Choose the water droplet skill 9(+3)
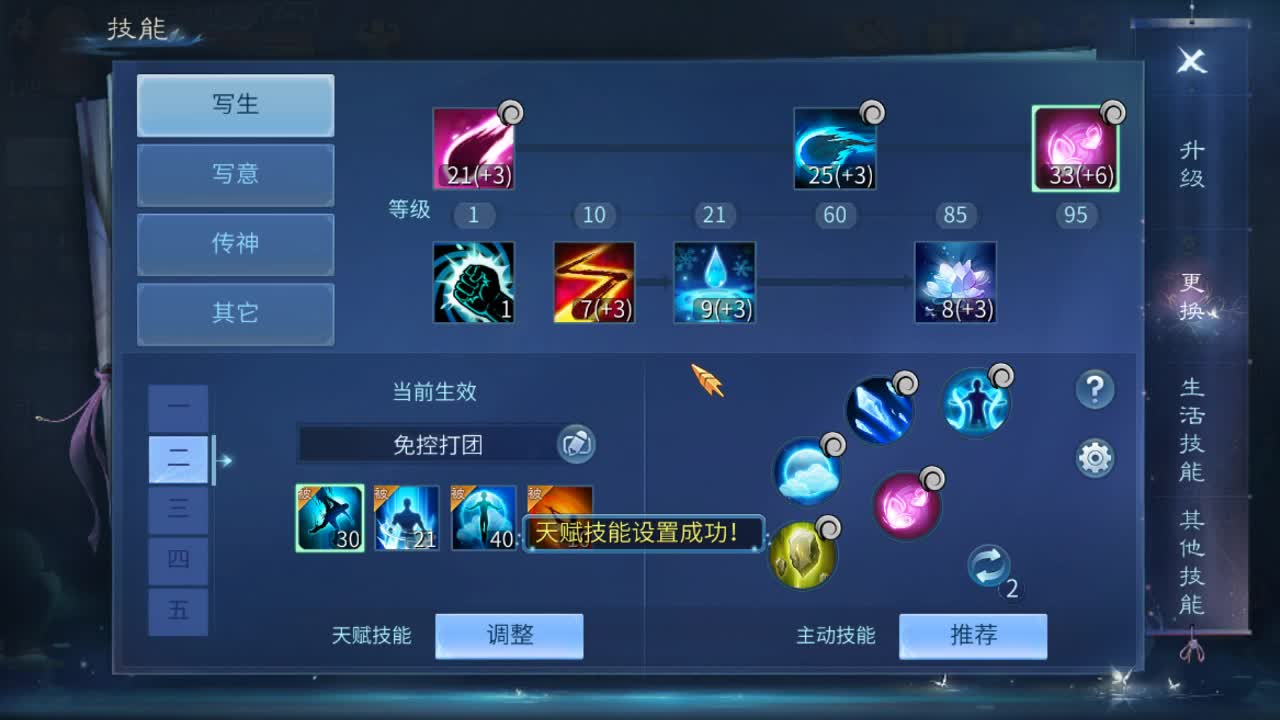The width and height of the screenshot is (1280, 720). click(713, 283)
